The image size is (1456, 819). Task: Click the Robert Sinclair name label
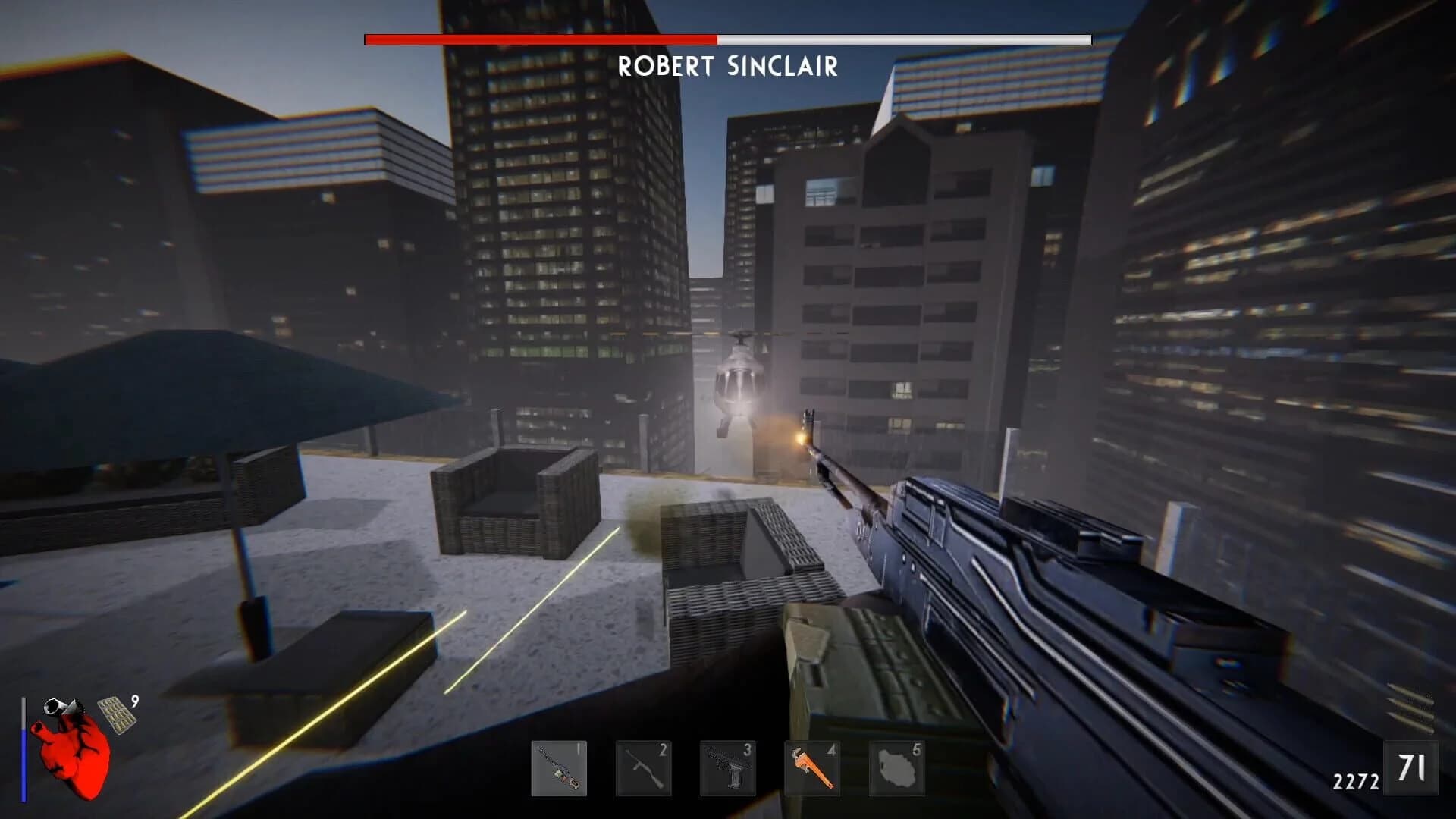pyautogui.click(x=728, y=68)
